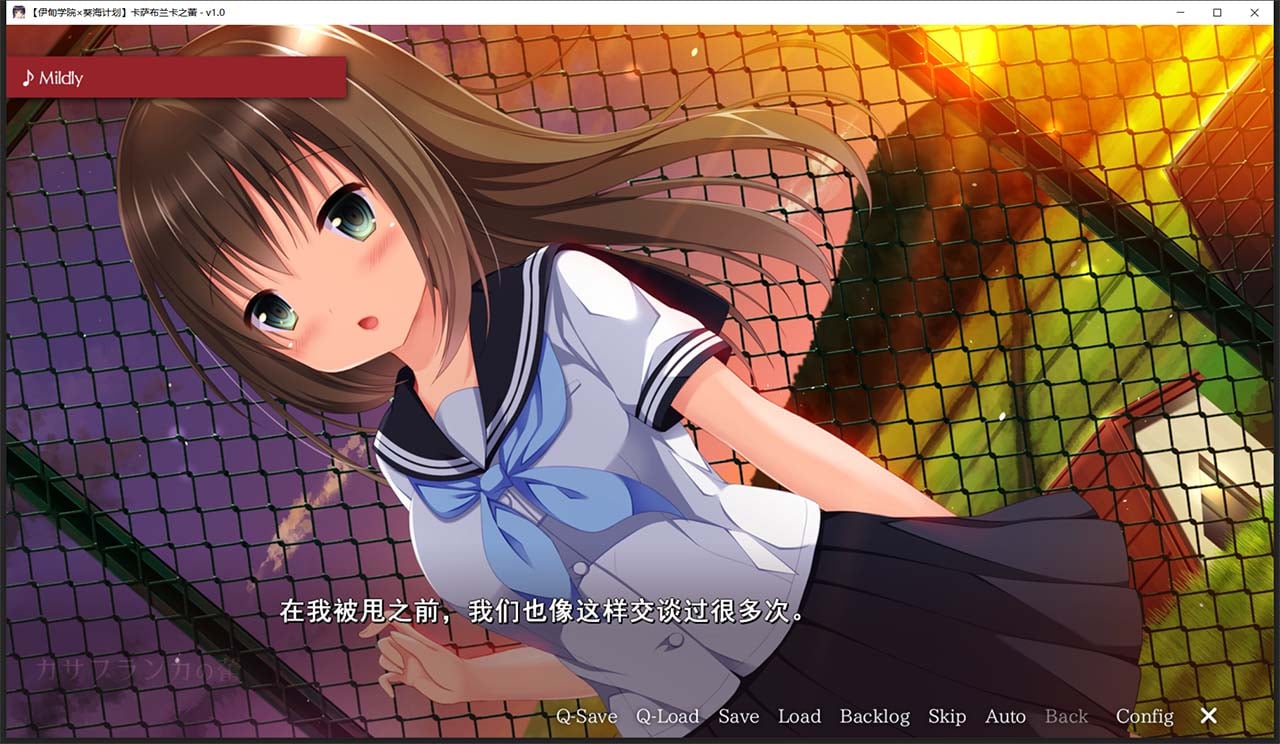Toggle Skip mode to fast-forward text
This screenshot has height=744, width=1280.
click(x=948, y=717)
